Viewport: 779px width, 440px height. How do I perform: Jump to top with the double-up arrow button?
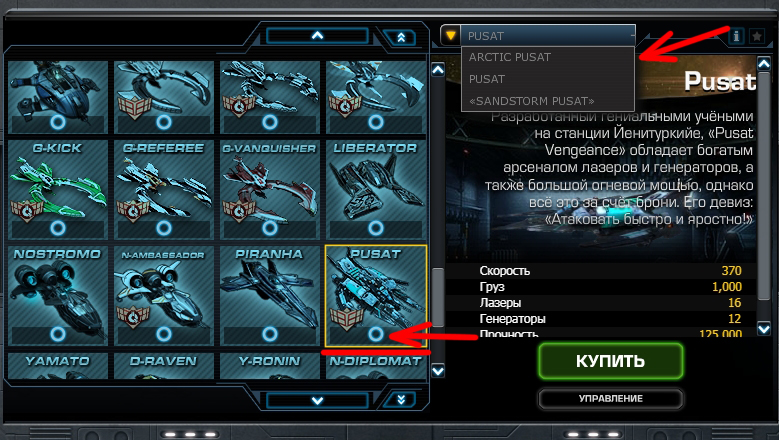pos(400,38)
